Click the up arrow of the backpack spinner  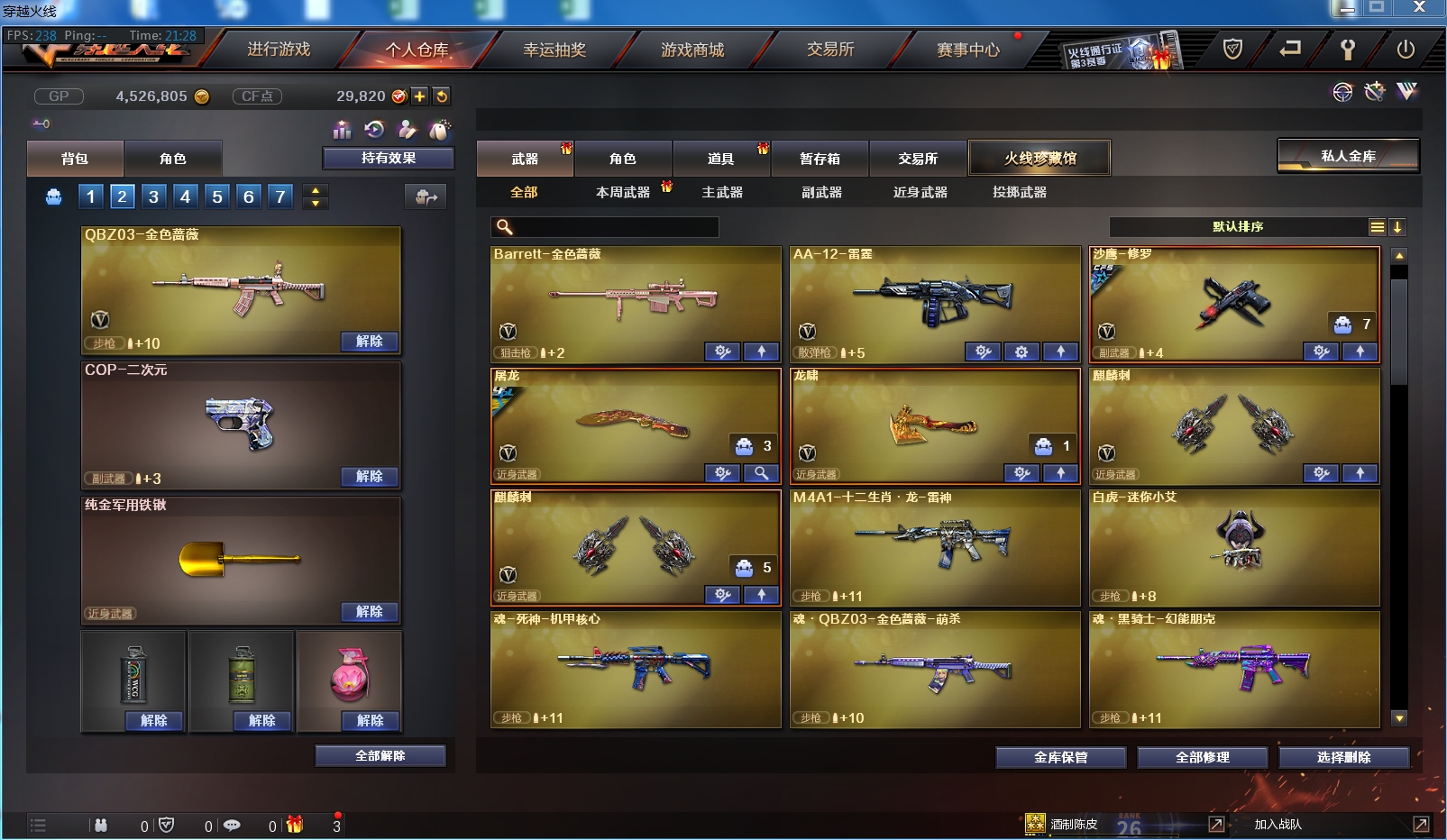point(315,190)
